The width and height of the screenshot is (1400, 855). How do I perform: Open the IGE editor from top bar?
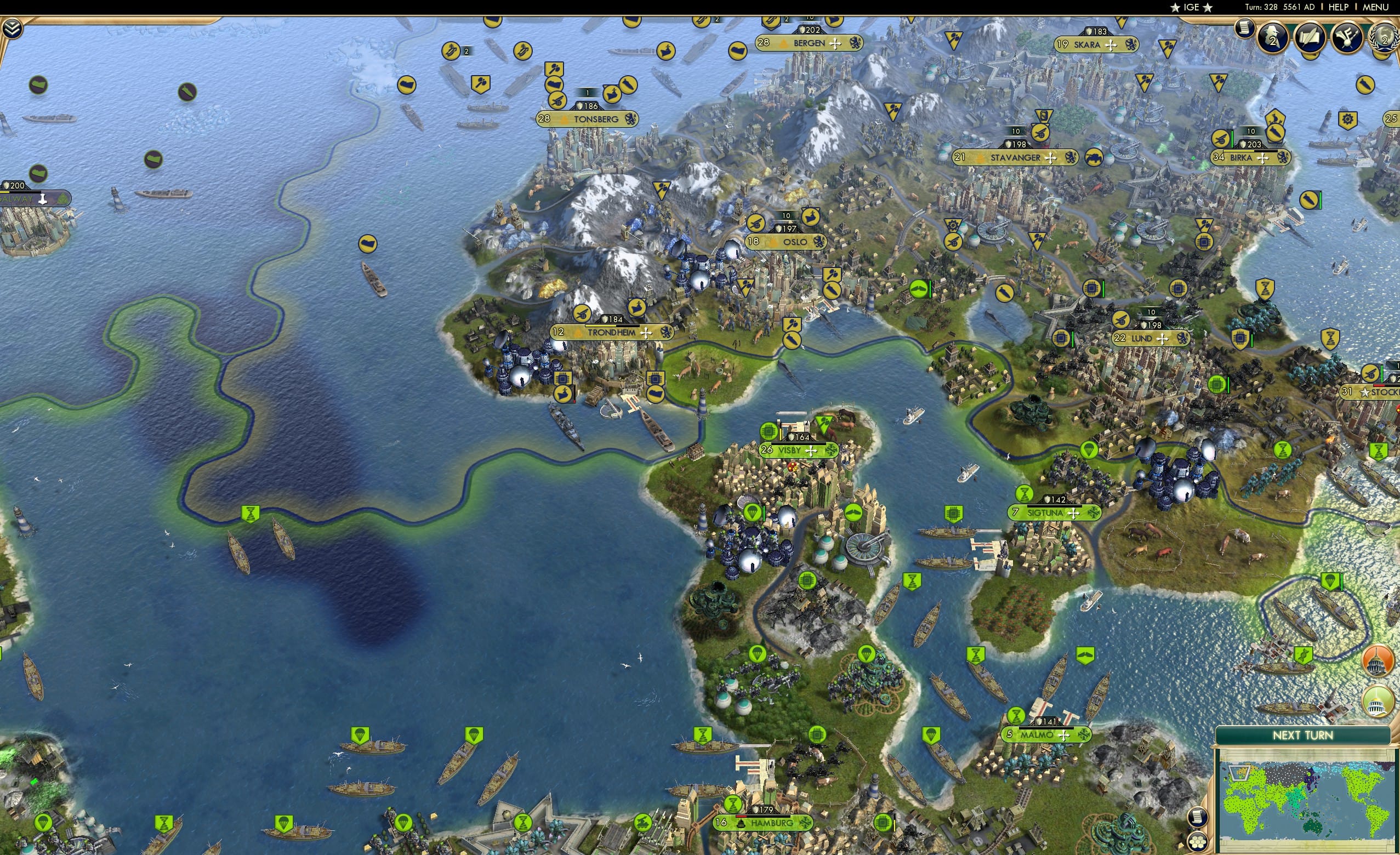point(1191,7)
